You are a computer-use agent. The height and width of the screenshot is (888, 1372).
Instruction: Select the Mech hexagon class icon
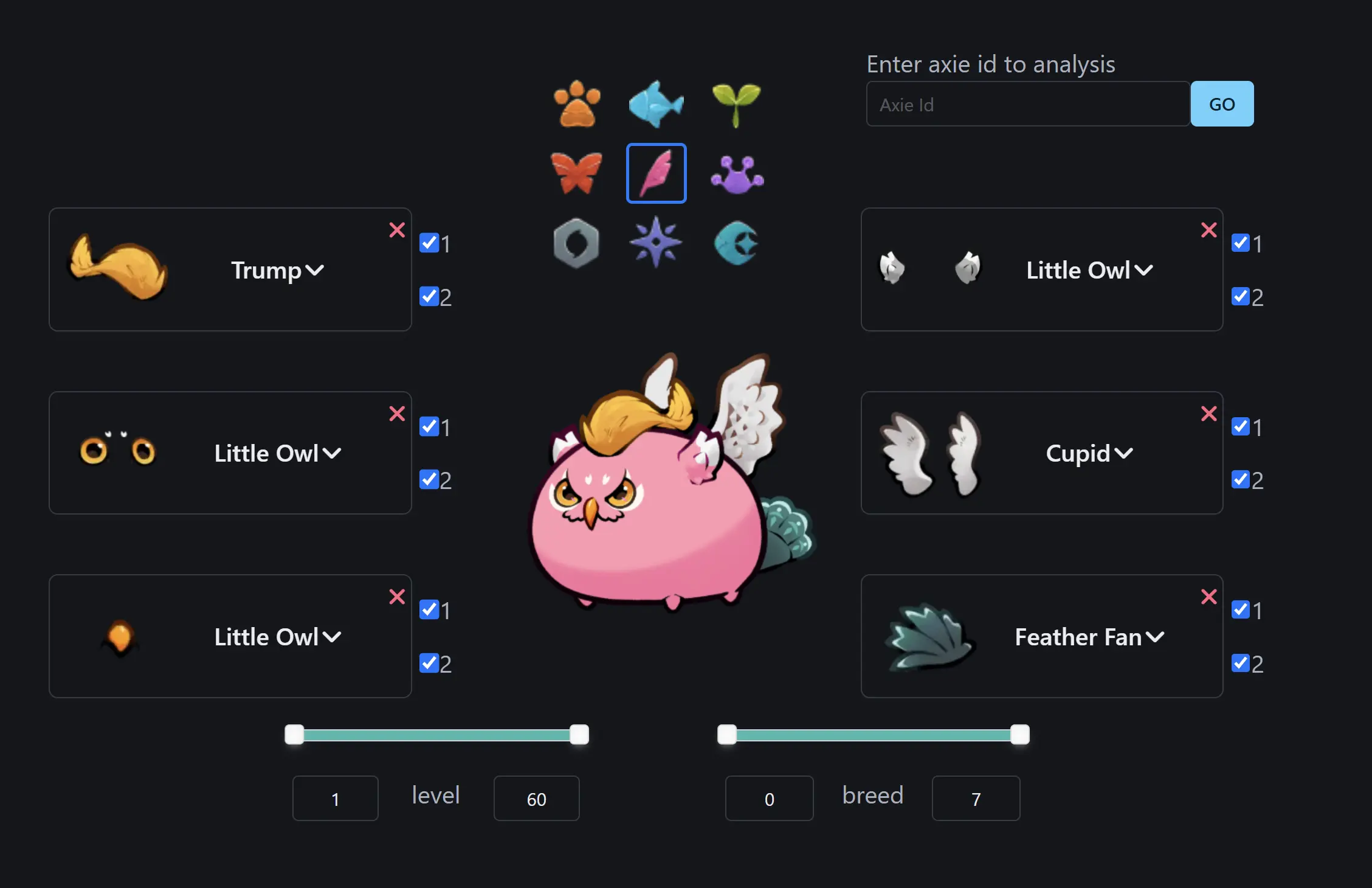tap(576, 241)
